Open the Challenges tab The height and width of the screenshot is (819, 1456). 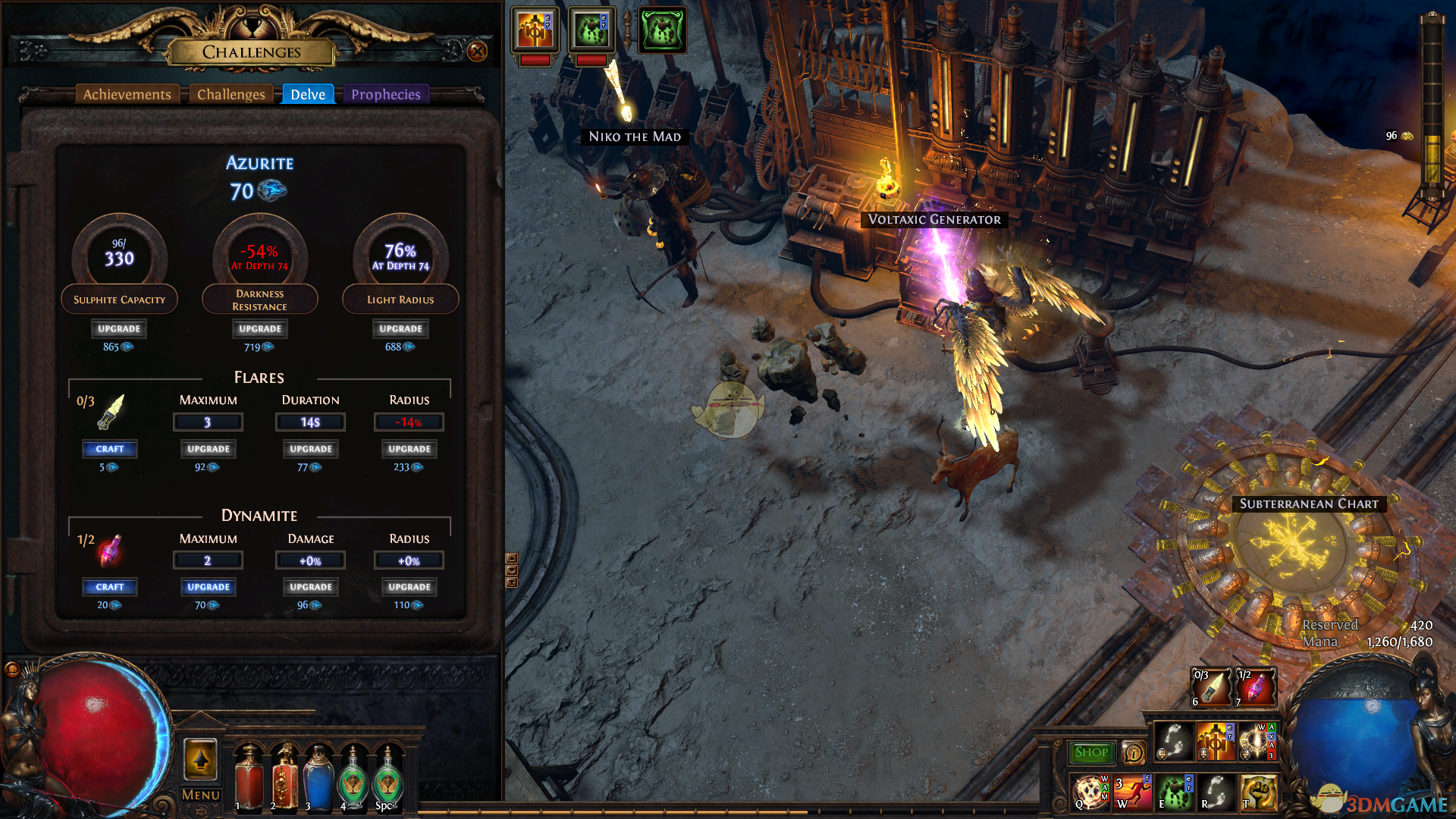tap(231, 94)
